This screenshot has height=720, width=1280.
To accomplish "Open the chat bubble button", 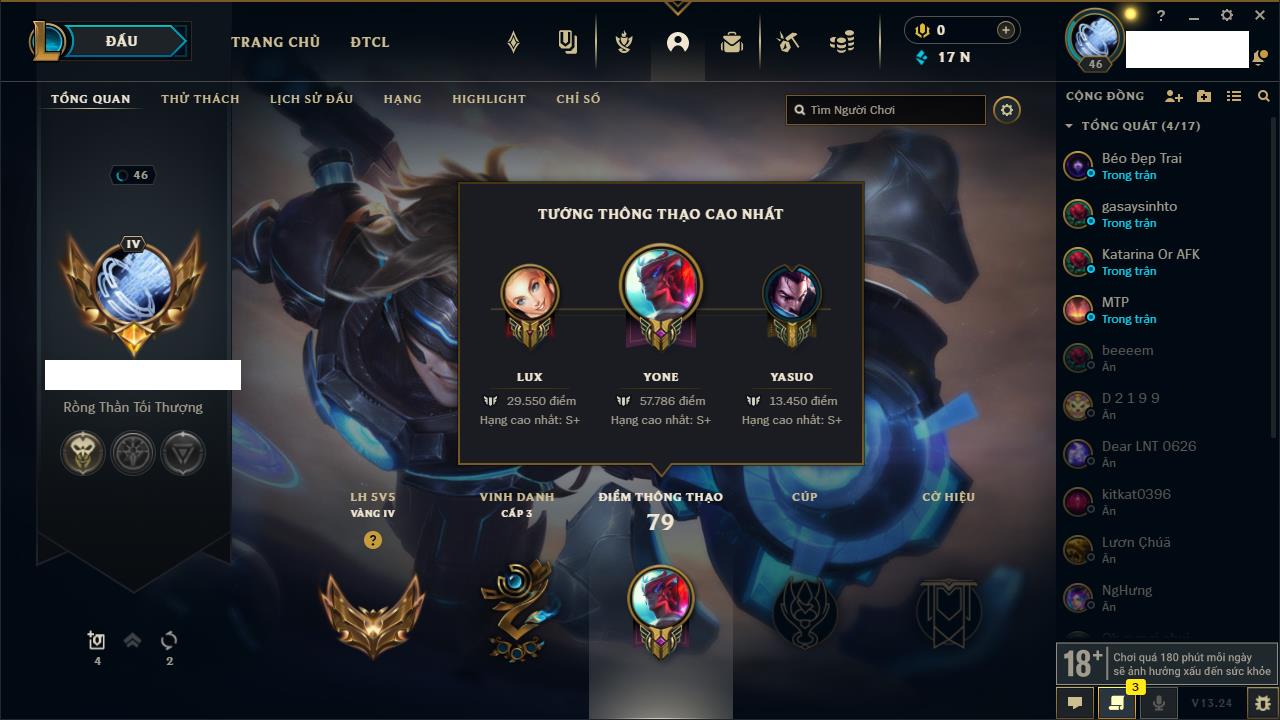I will click(x=1075, y=702).
